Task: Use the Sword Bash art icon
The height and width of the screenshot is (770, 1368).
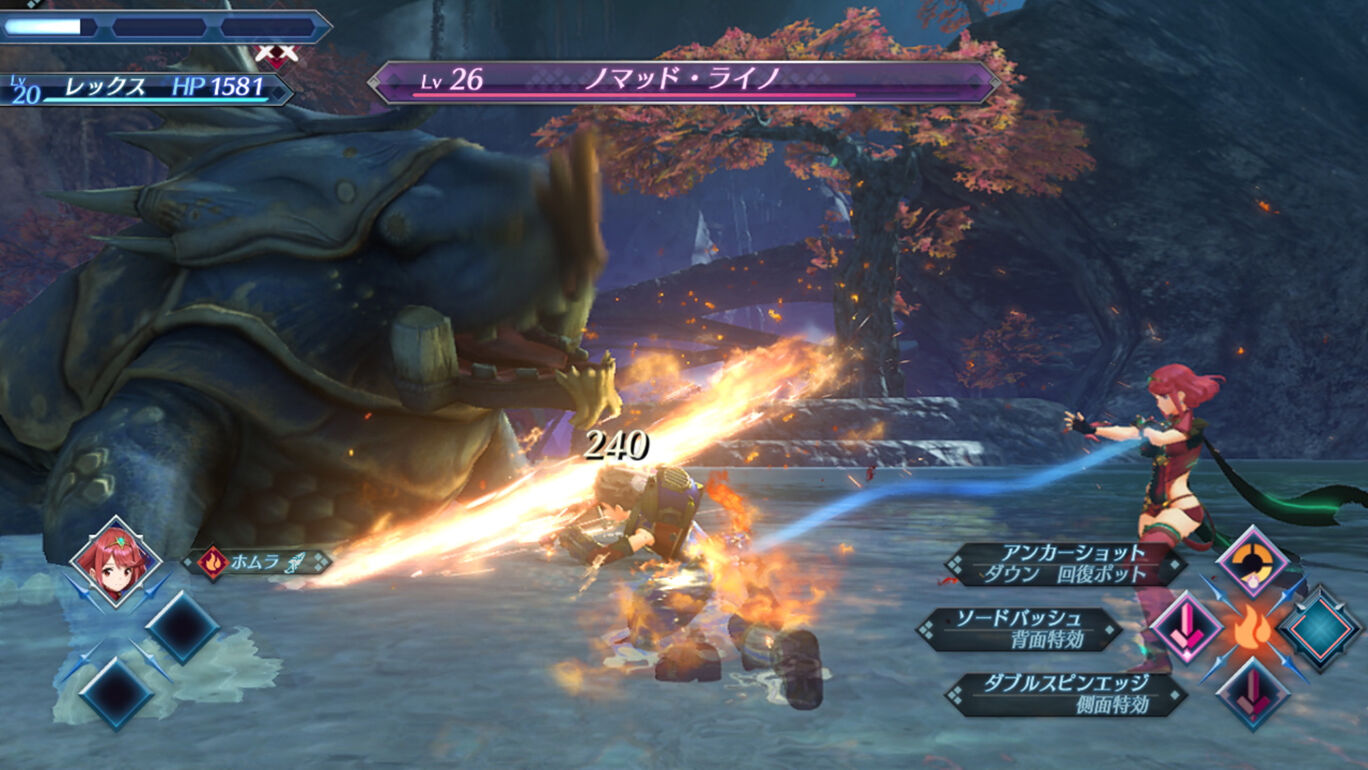Action: [x=1187, y=629]
